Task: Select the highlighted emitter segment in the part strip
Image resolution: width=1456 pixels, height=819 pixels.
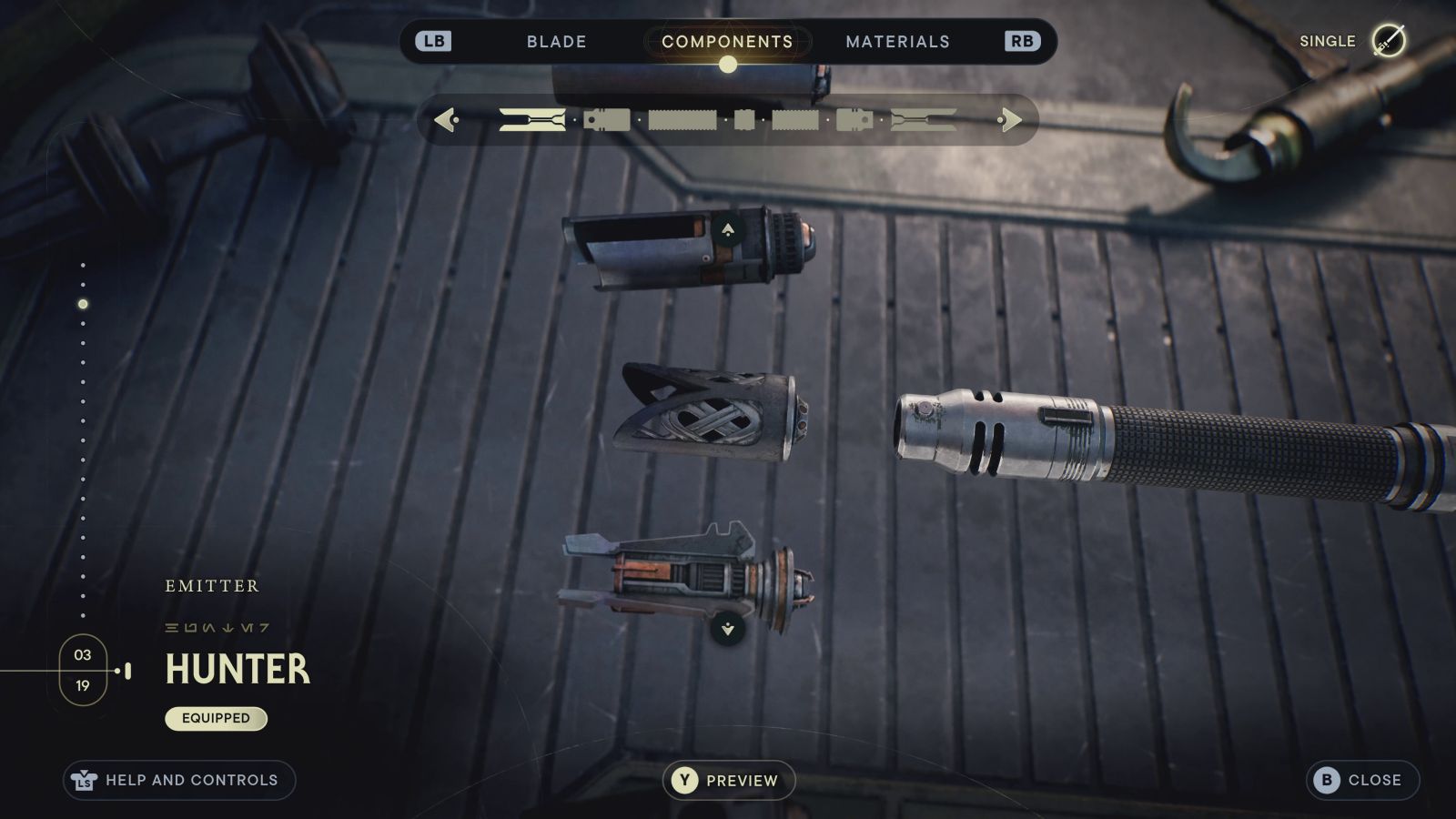Action: click(x=532, y=119)
